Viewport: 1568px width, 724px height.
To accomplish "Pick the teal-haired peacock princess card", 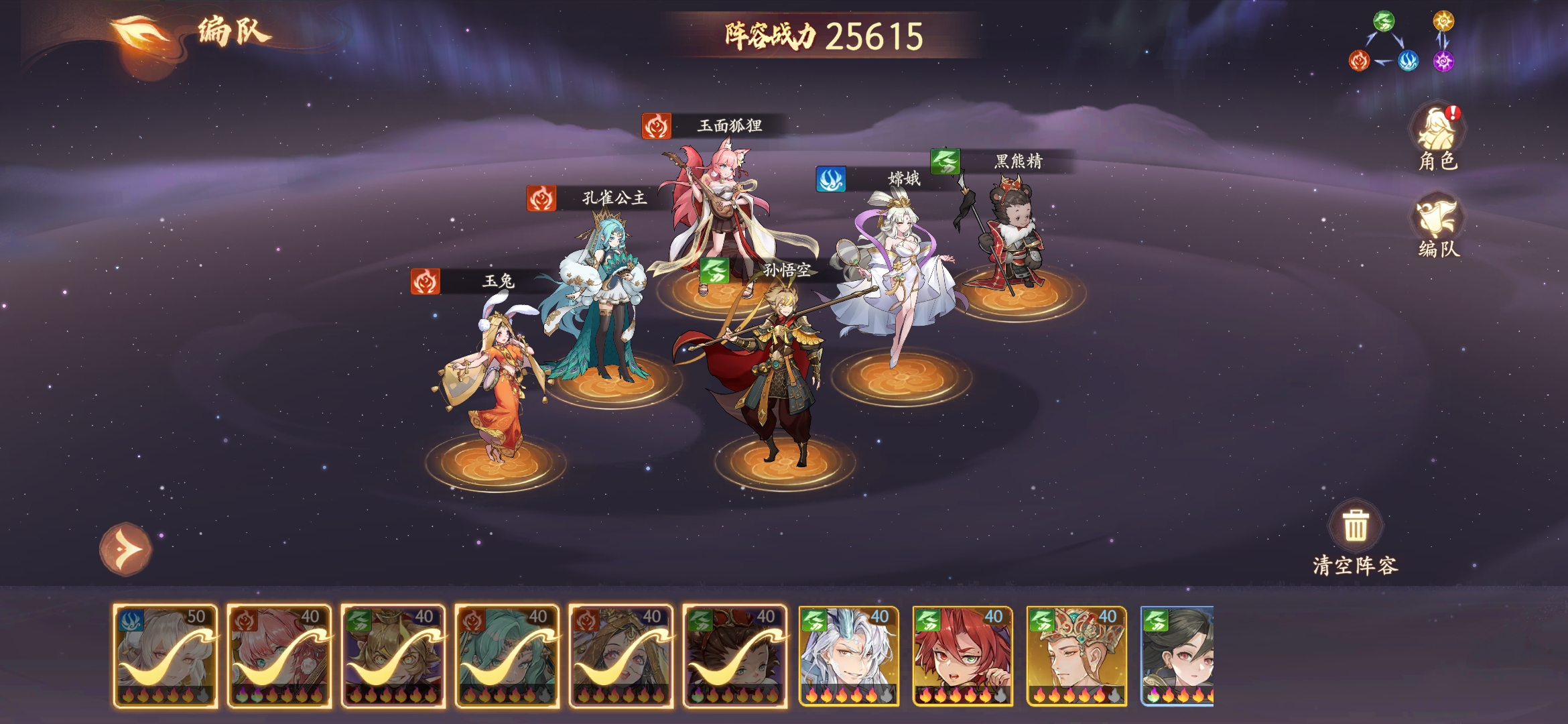I will (x=507, y=656).
